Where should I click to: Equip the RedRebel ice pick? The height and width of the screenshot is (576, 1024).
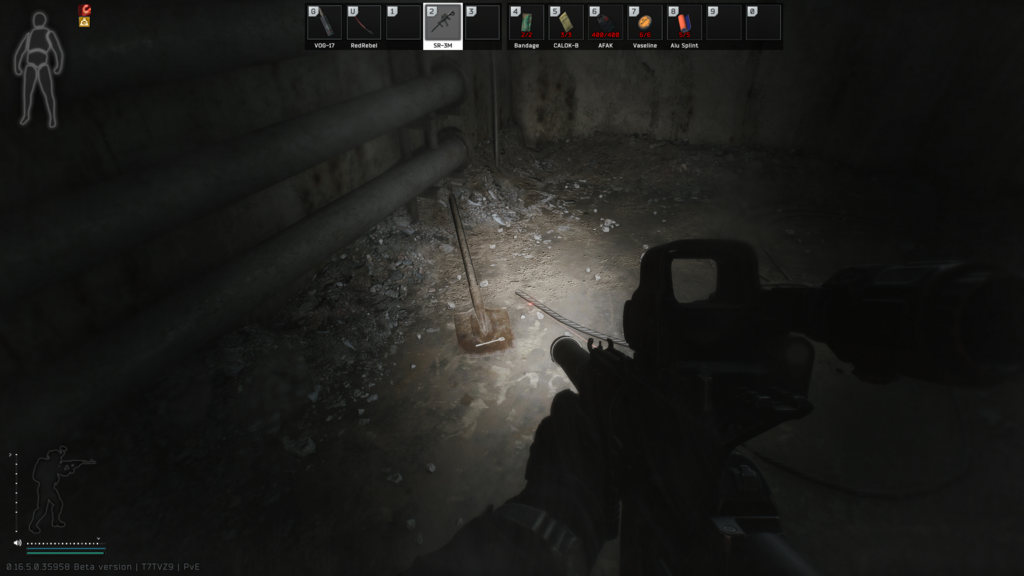click(364, 23)
